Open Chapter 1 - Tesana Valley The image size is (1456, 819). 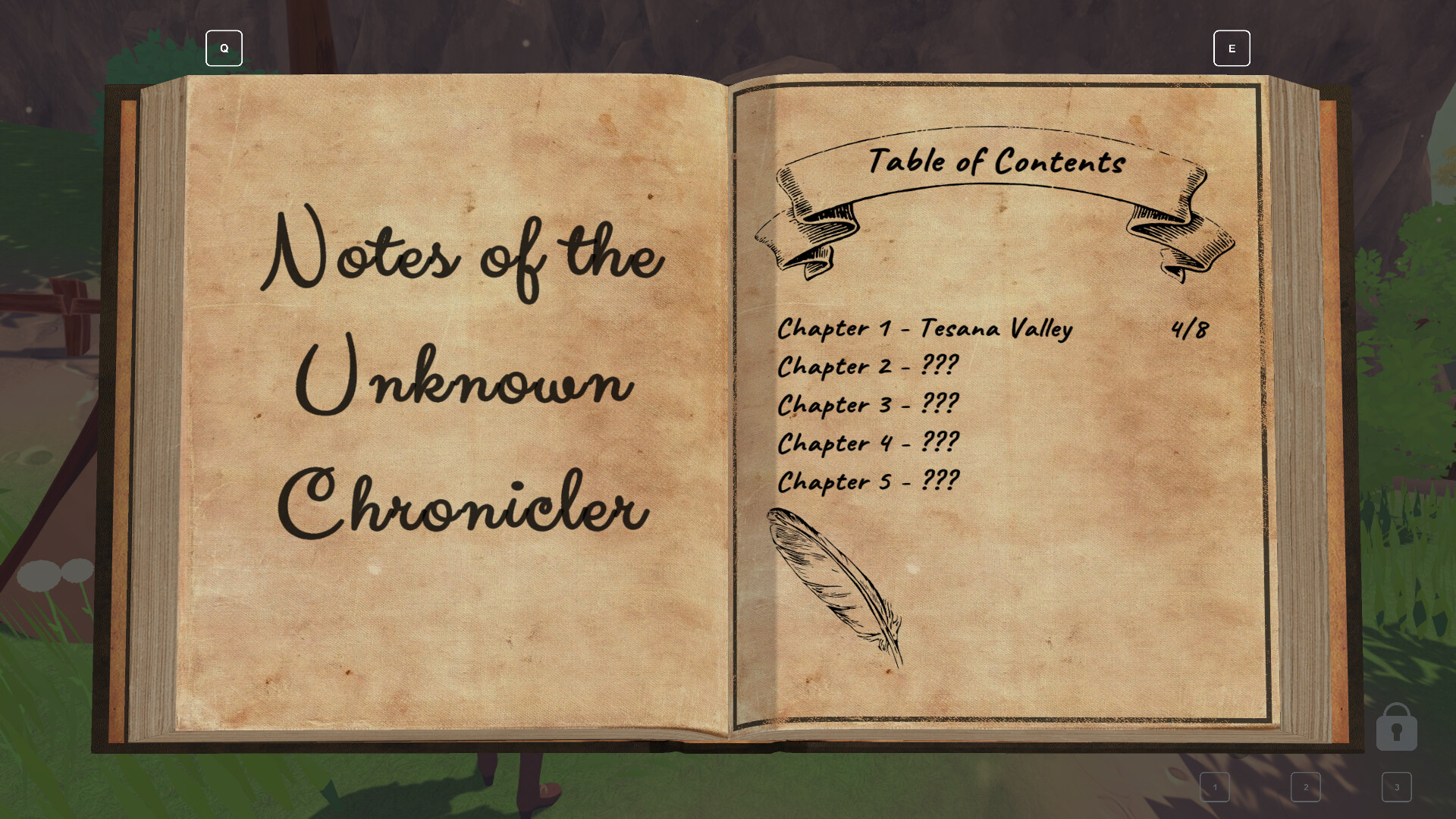coord(925,328)
